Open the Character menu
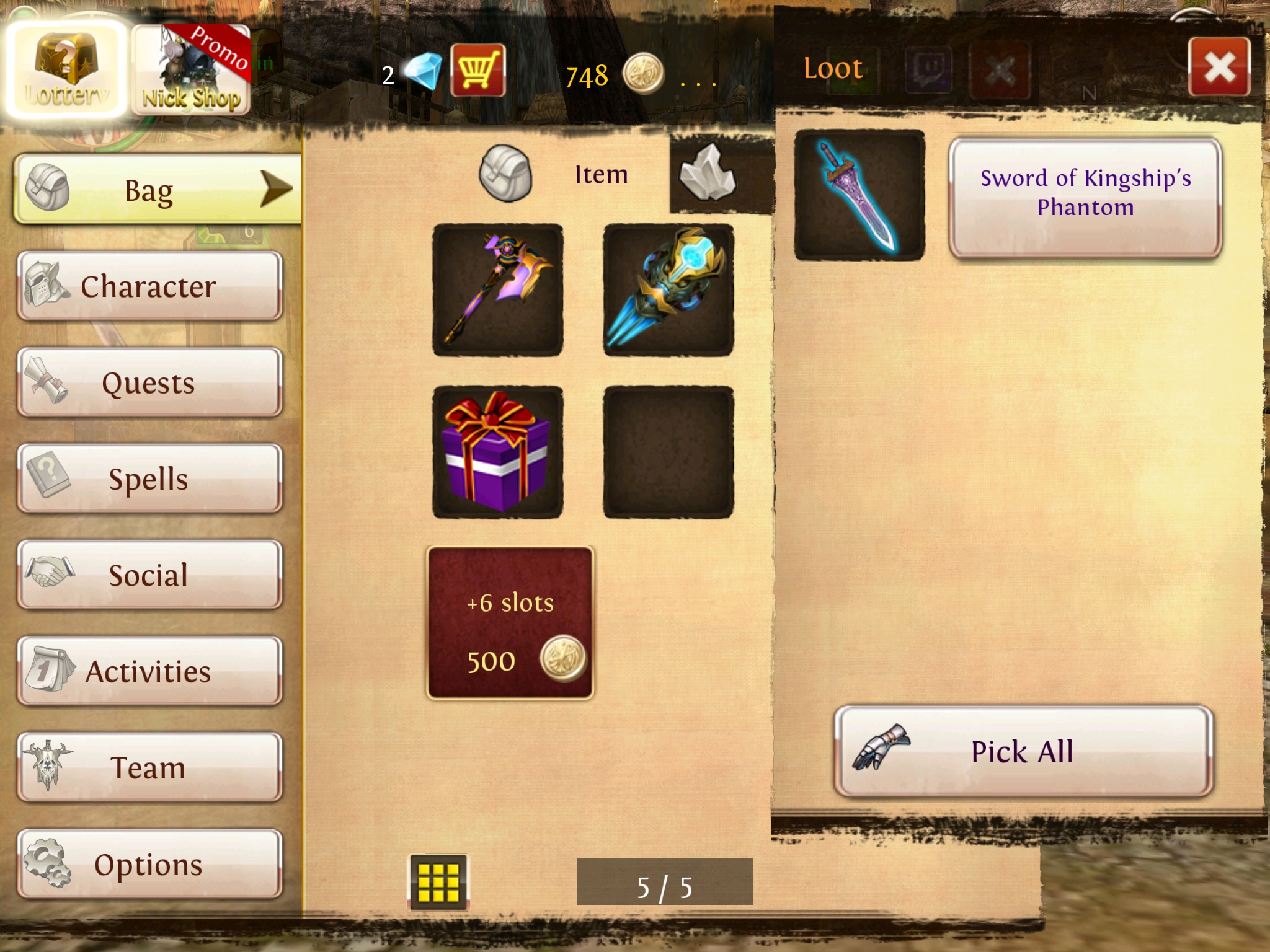The height and width of the screenshot is (952, 1270). (150, 286)
